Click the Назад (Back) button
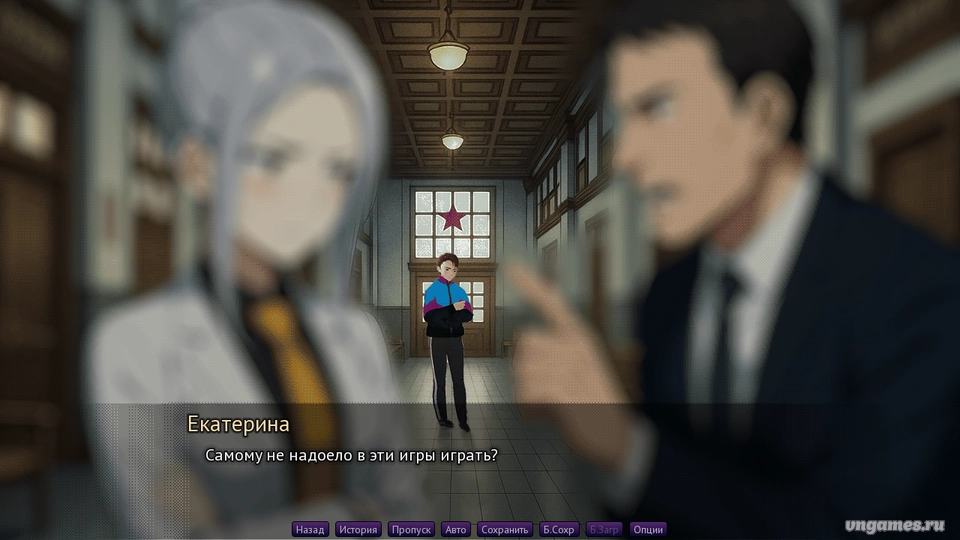Image resolution: width=960 pixels, height=540 pixels. 310,529
